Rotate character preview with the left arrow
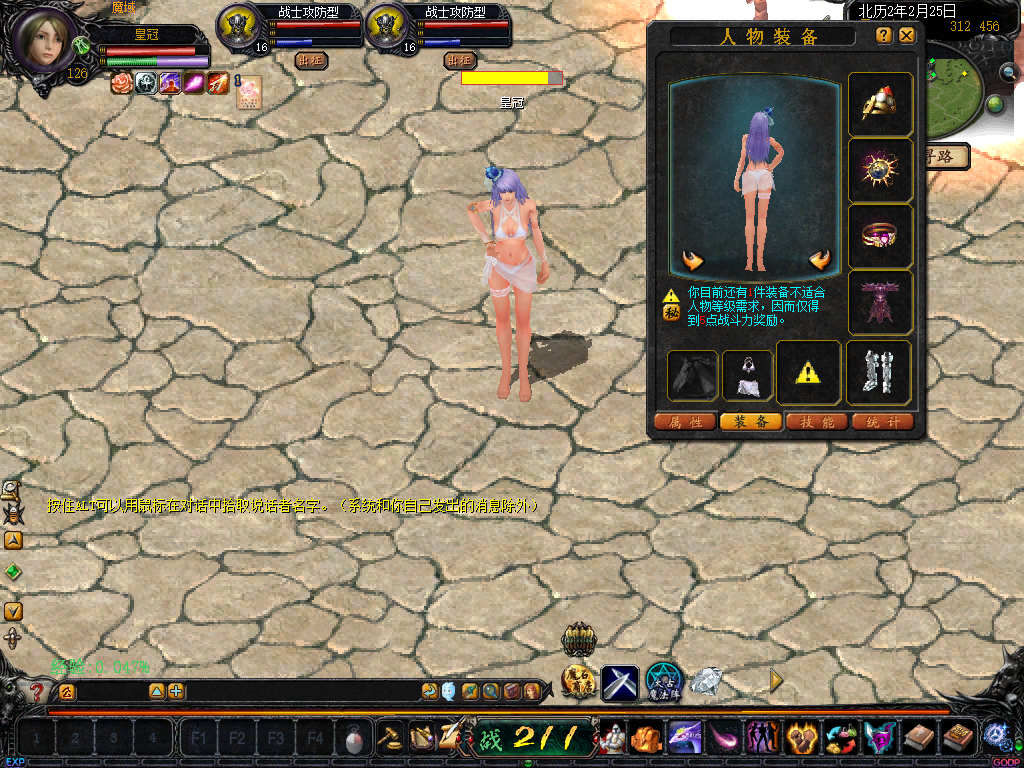The image size is (1024, 768). tap(693, 261)
